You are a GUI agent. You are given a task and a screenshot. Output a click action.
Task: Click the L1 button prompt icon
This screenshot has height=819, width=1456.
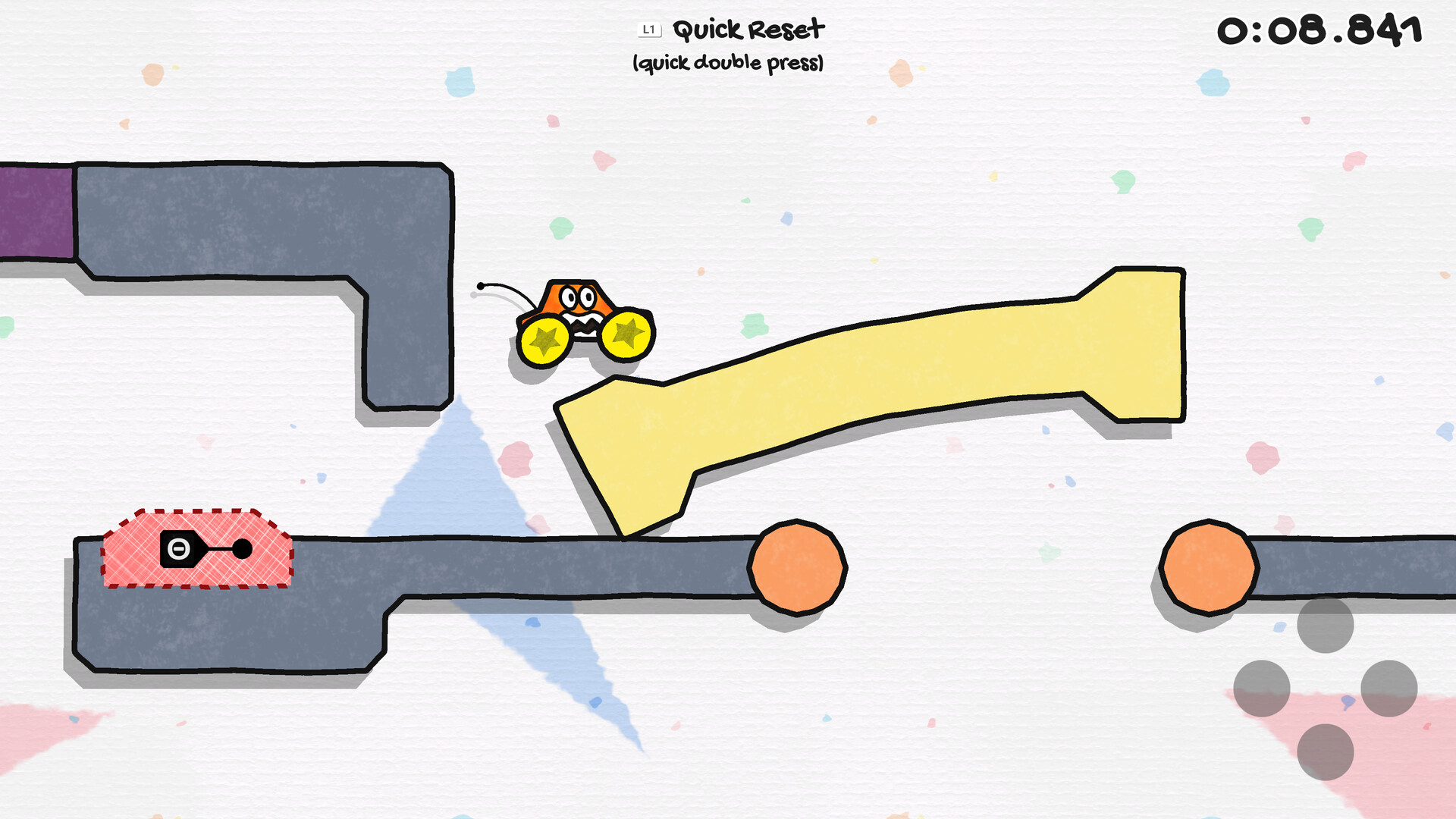[651, 30]
